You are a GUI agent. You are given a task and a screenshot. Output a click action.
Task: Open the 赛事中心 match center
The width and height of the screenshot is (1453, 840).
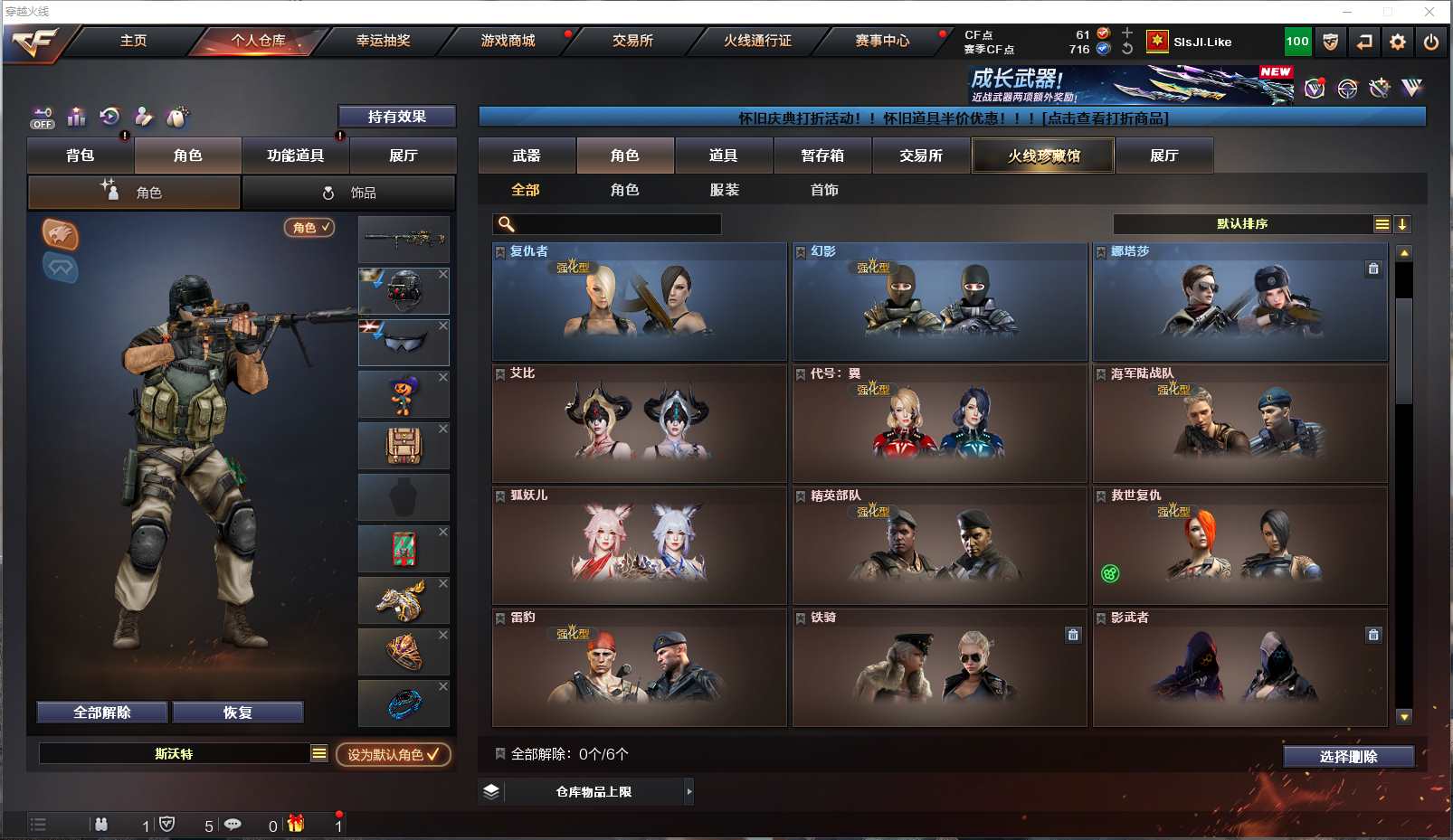(882, 41)
